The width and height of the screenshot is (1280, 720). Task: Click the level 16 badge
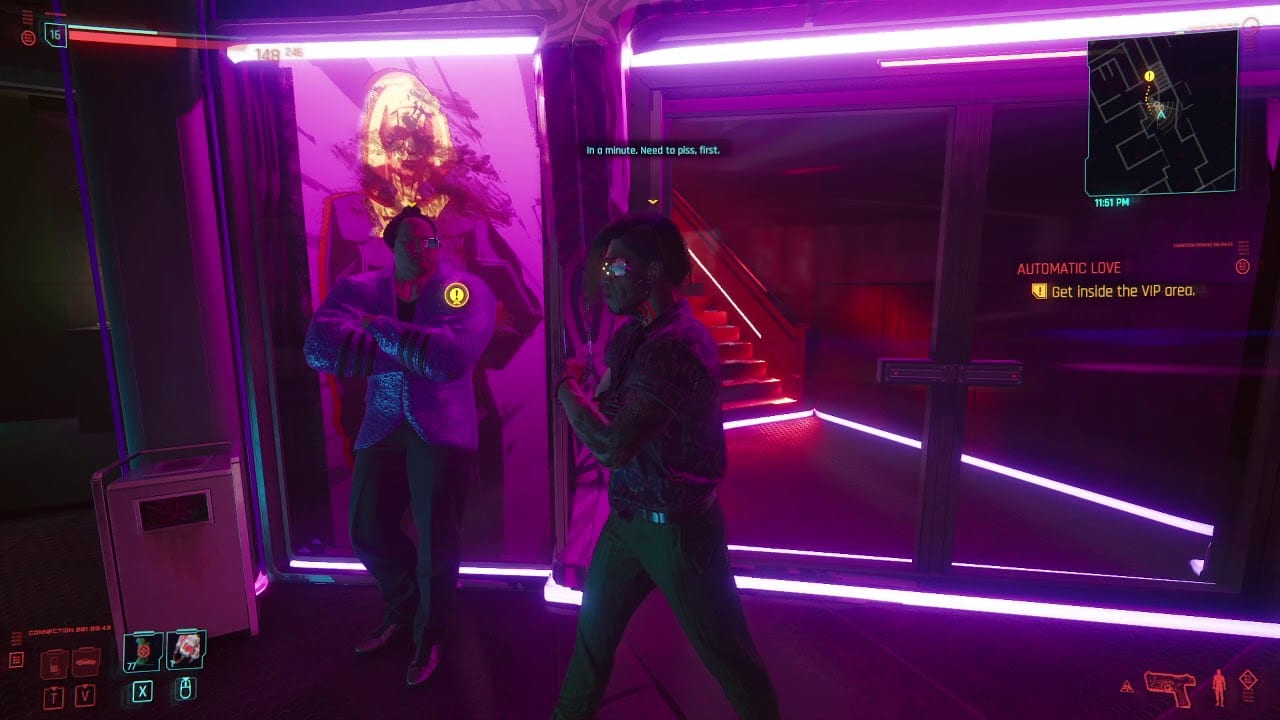pos(56,36)
